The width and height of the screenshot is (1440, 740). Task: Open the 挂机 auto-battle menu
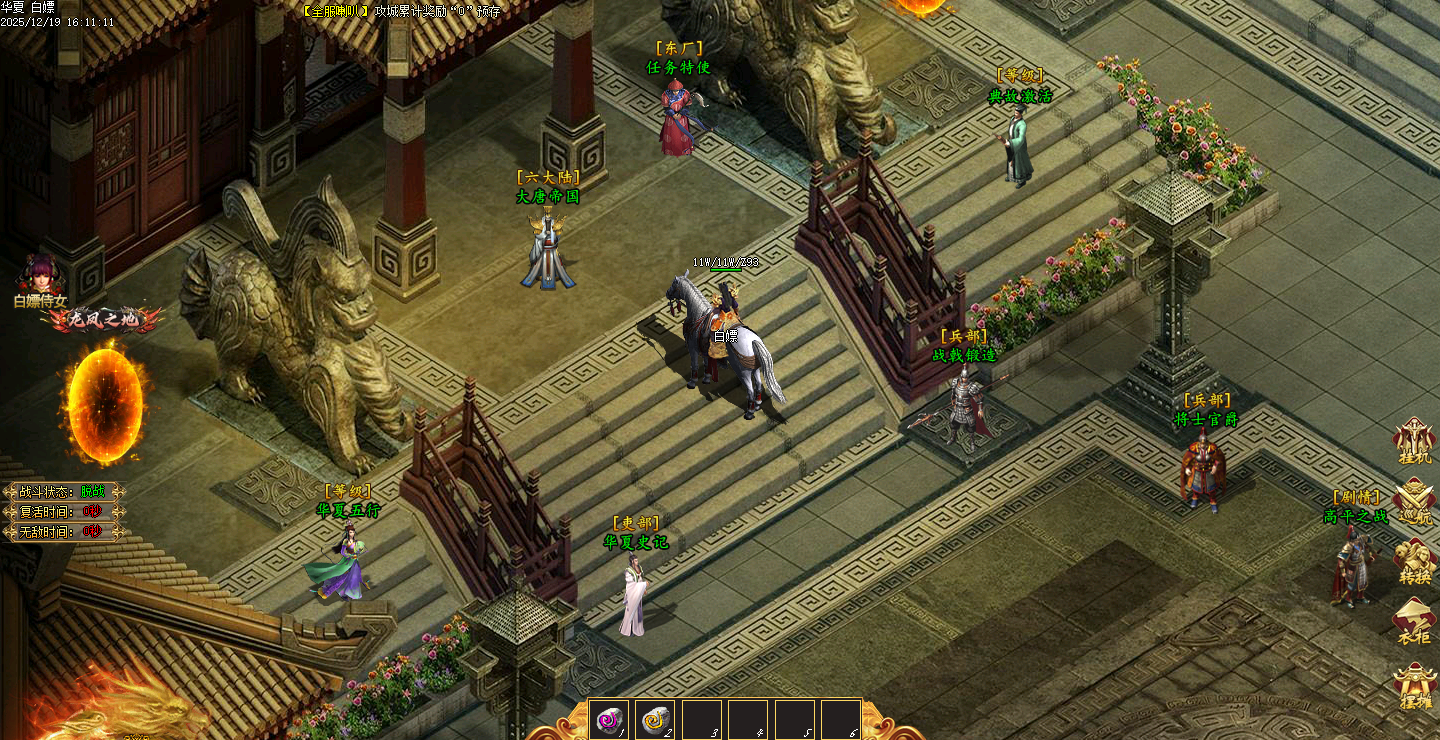1414,441
